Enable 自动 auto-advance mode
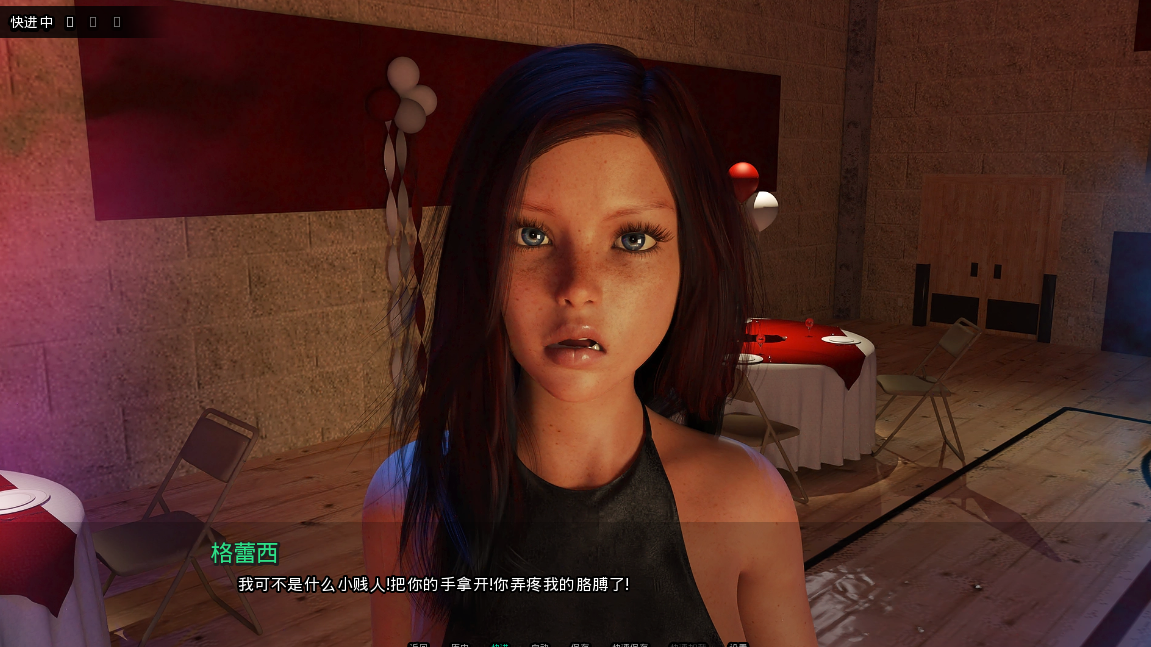1151x647 pixels. (540, 645)
